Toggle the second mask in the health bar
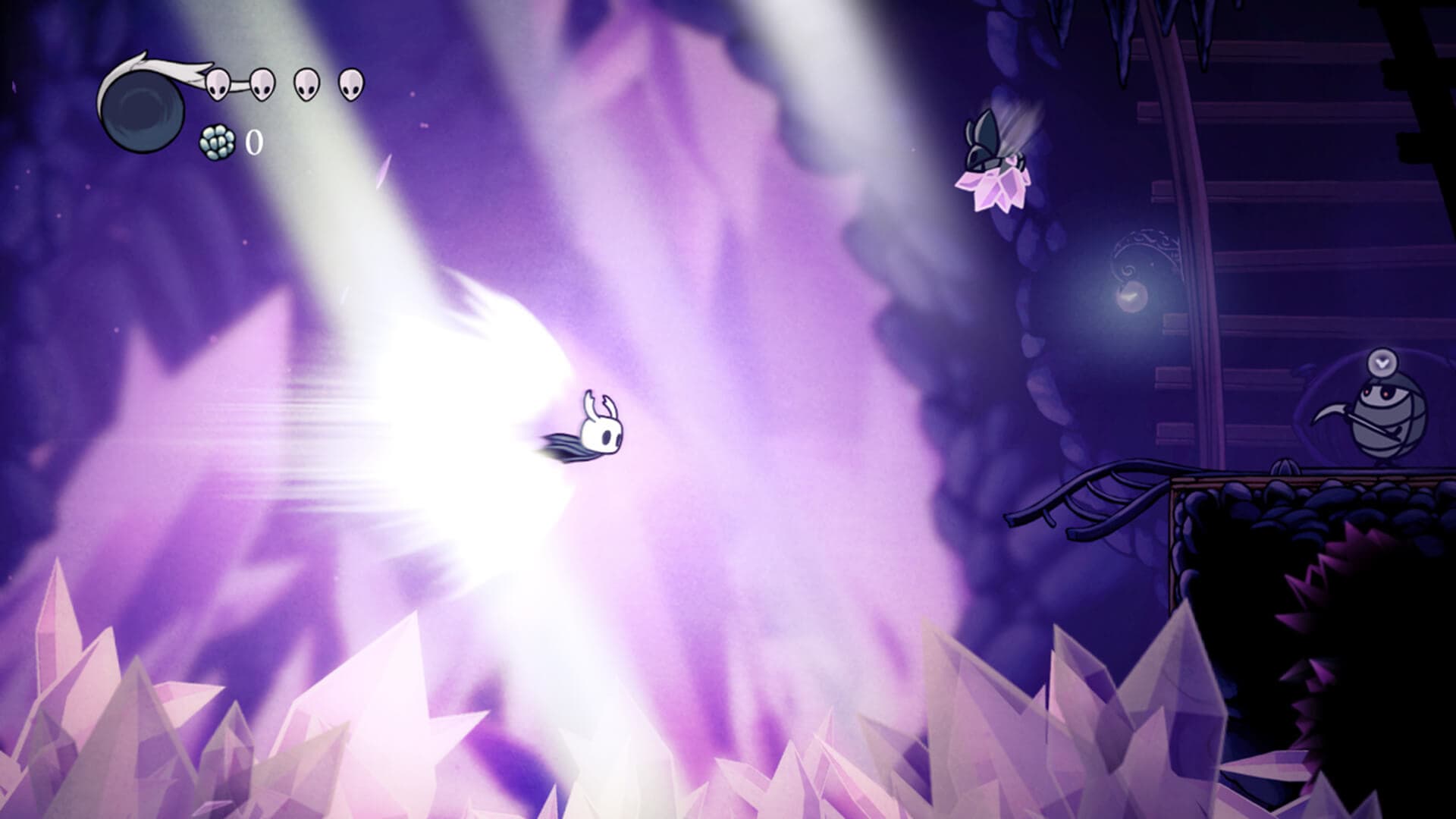This screenshot has width=1456, height=819. click(x=262, y=85)
